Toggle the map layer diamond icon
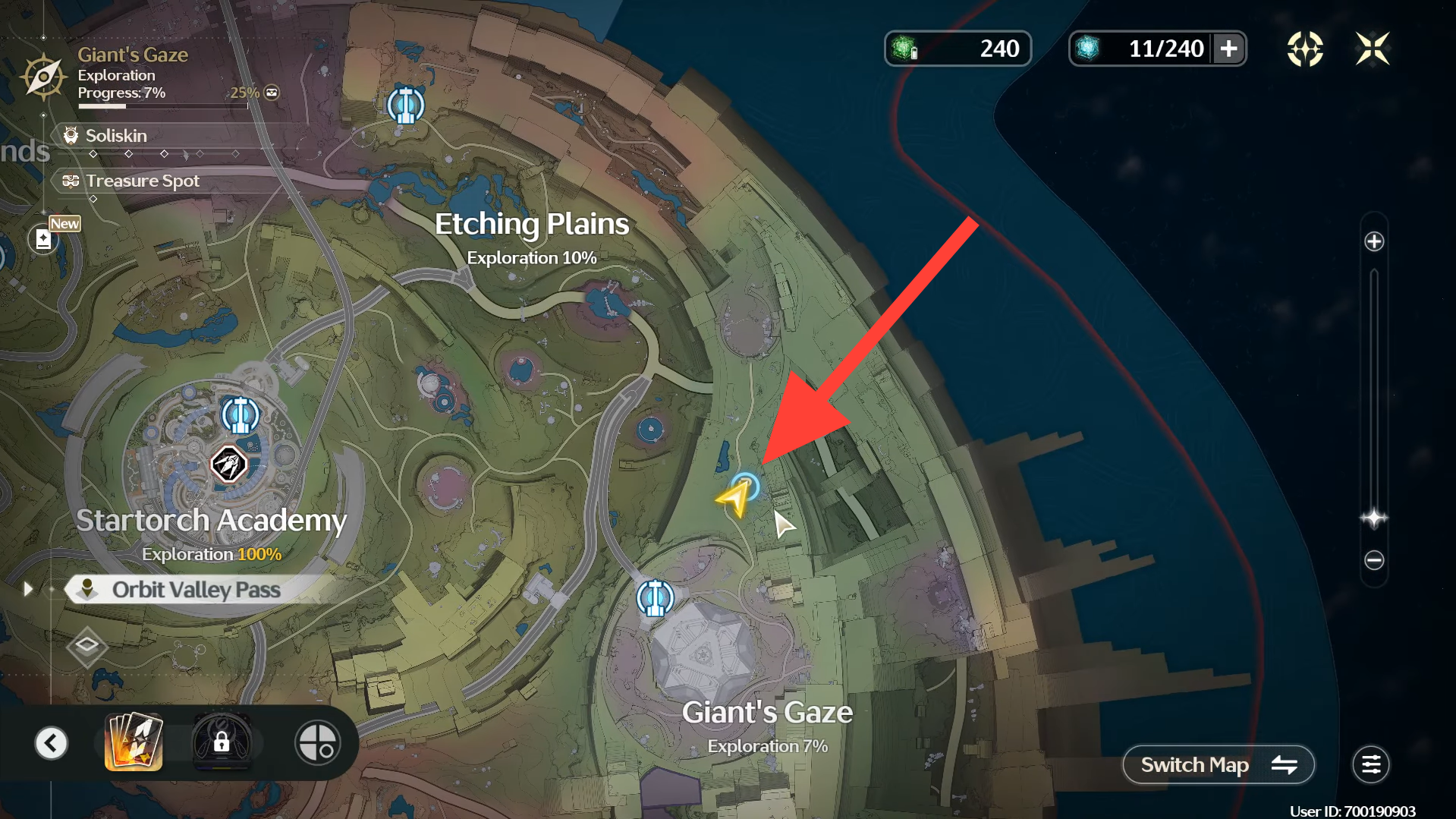The image size is (1456, 819). tap(86, 646)
